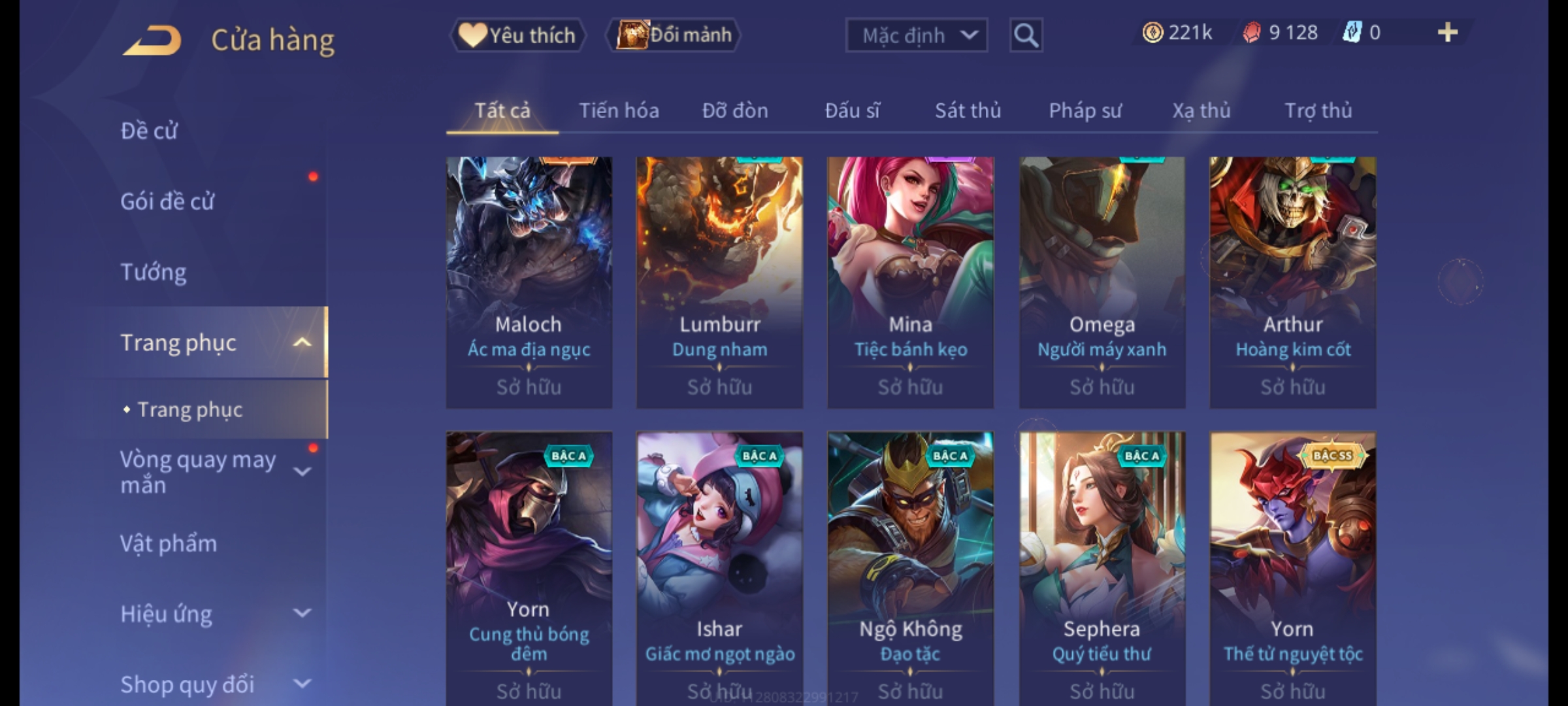Go back using the arrow button

[x=152, y=41]
